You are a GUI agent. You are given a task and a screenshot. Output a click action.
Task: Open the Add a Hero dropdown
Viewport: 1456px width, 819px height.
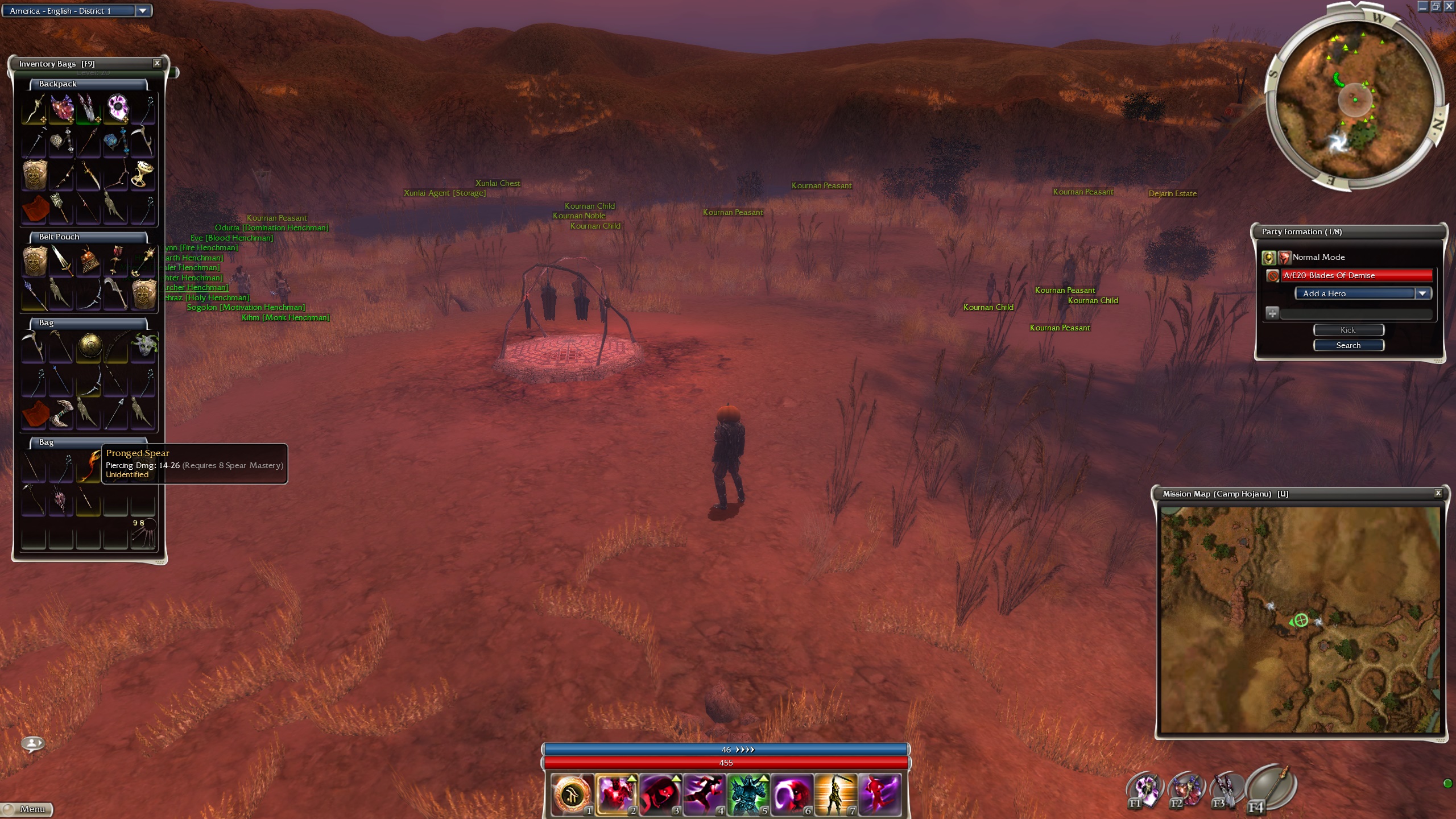tap(1422, 293)
